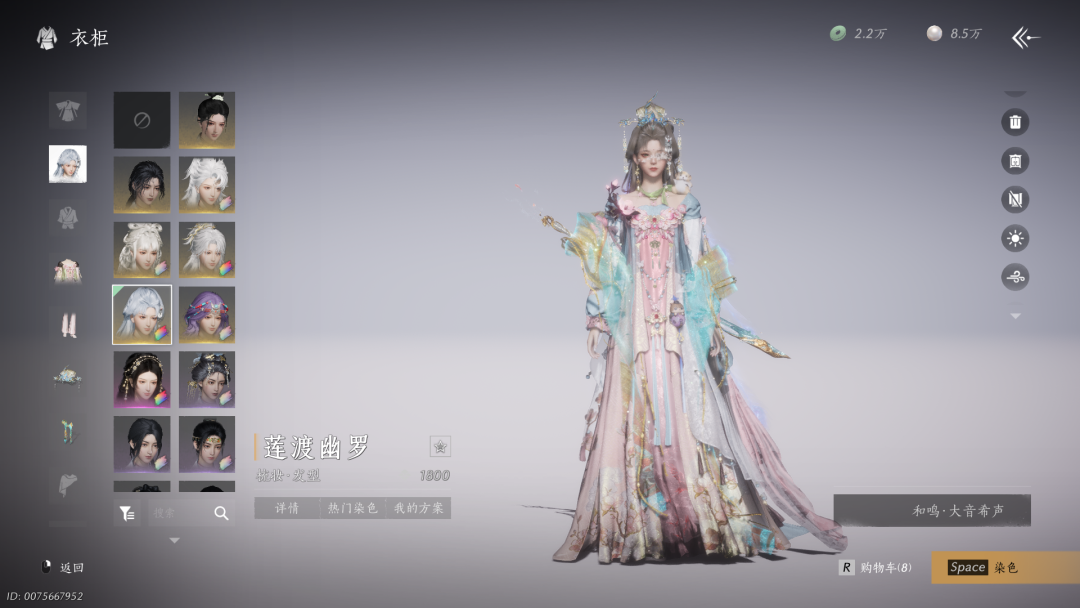Select the 和鸣·大音希声 banner
Screen dimensions: 1080x608
932,510
